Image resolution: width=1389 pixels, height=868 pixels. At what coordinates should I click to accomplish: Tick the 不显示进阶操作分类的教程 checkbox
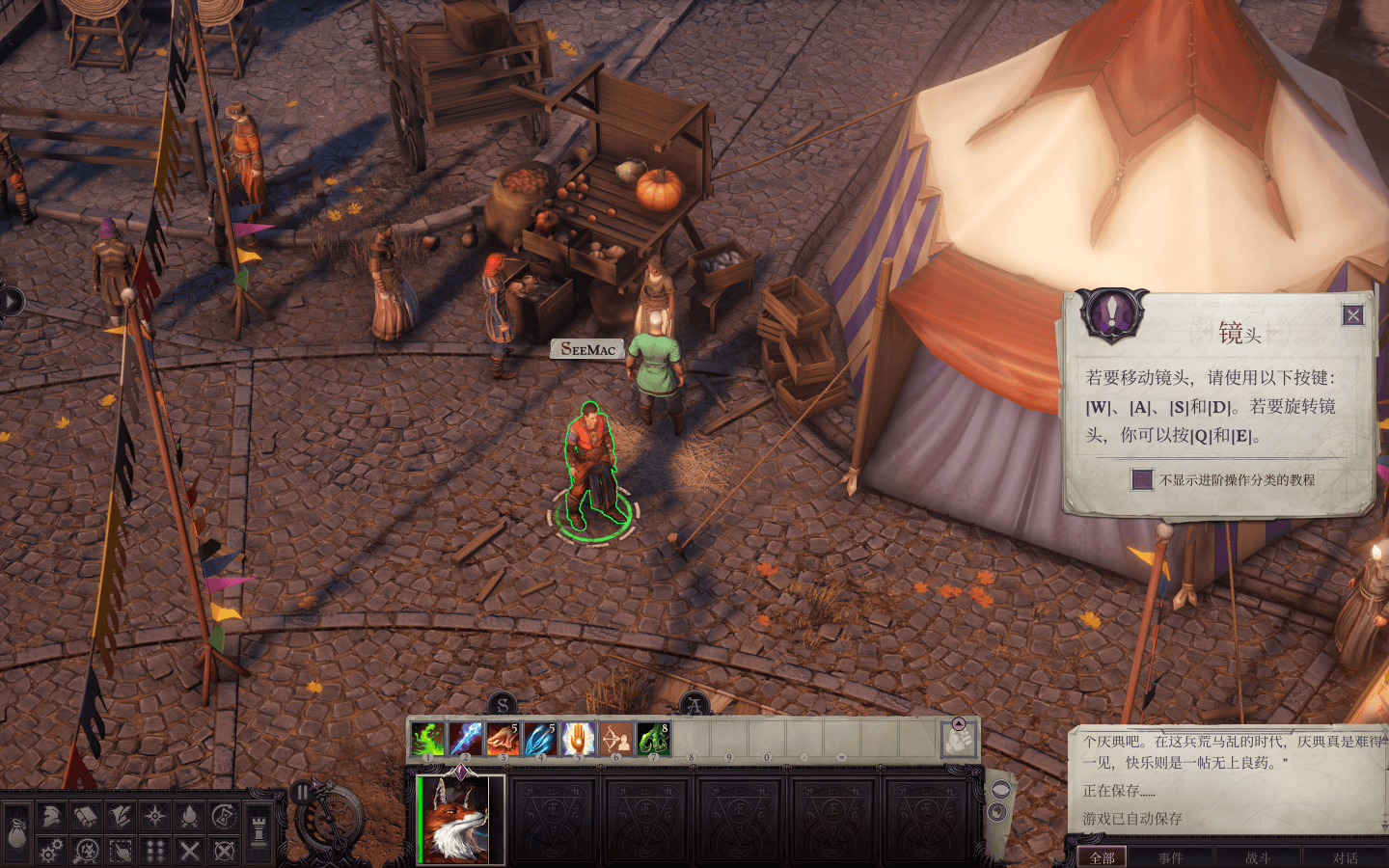pyautogui.click(x=1142, y=479)
